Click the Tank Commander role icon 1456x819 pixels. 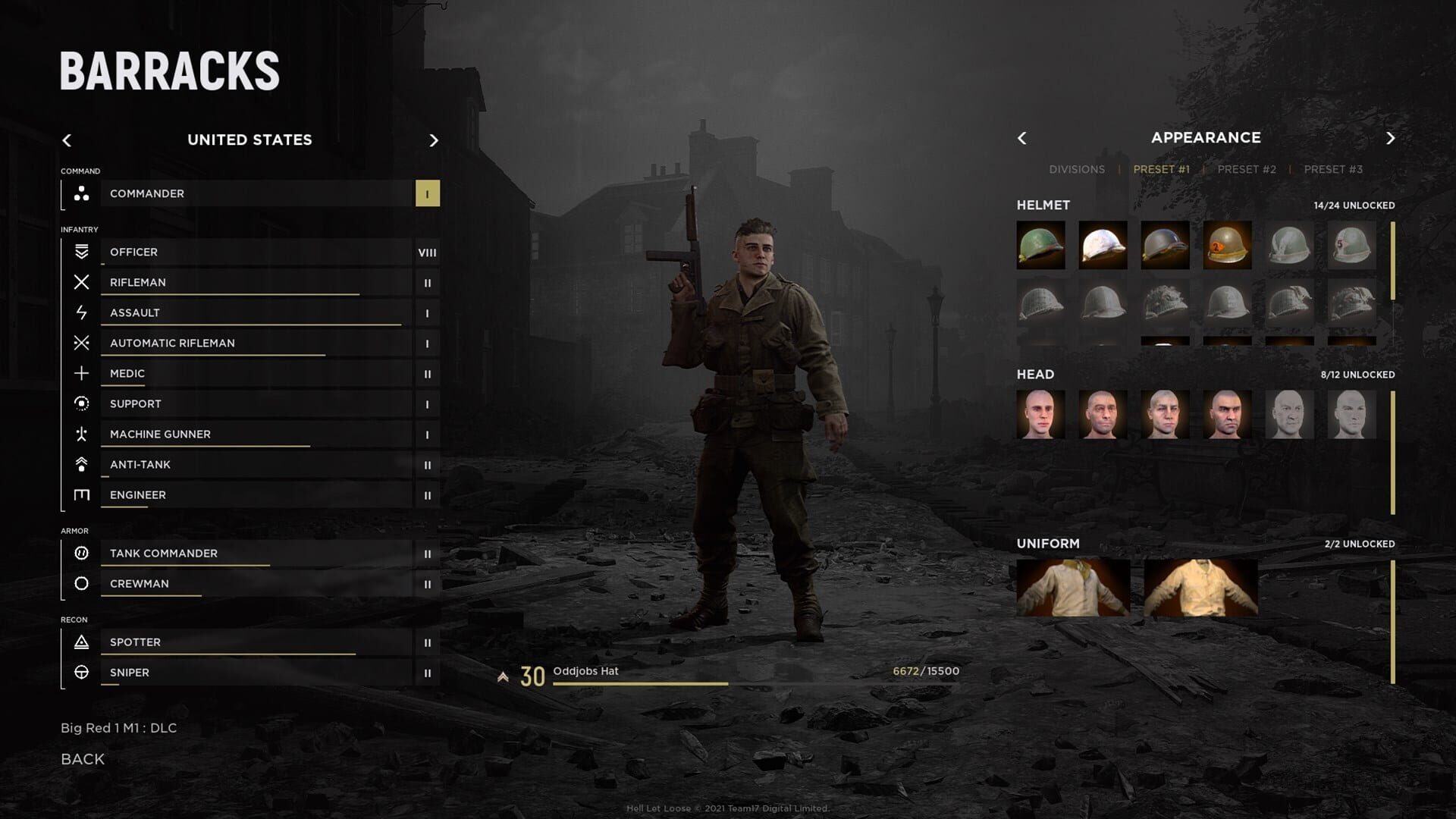[x=83, y=553]
